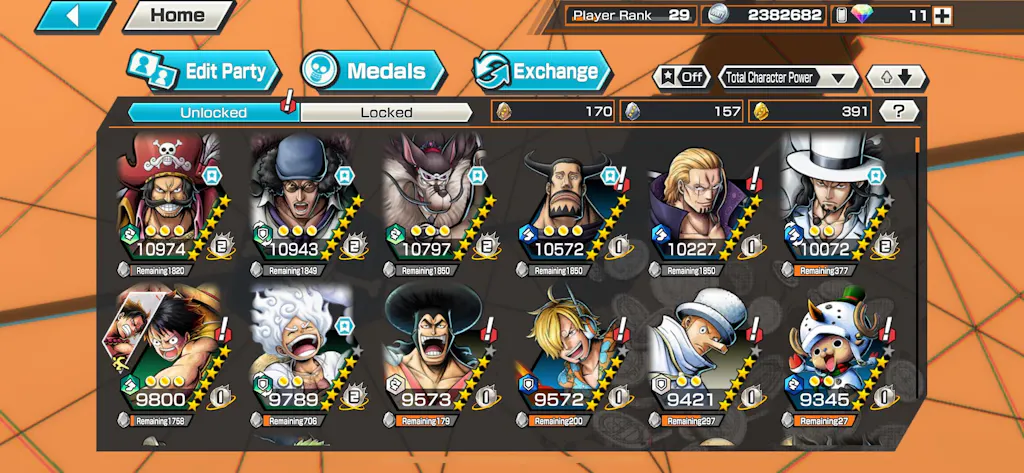Screen dimensions: 1024x473
Task: Select the Unlocked characters tab
Action: pos(213,112)
